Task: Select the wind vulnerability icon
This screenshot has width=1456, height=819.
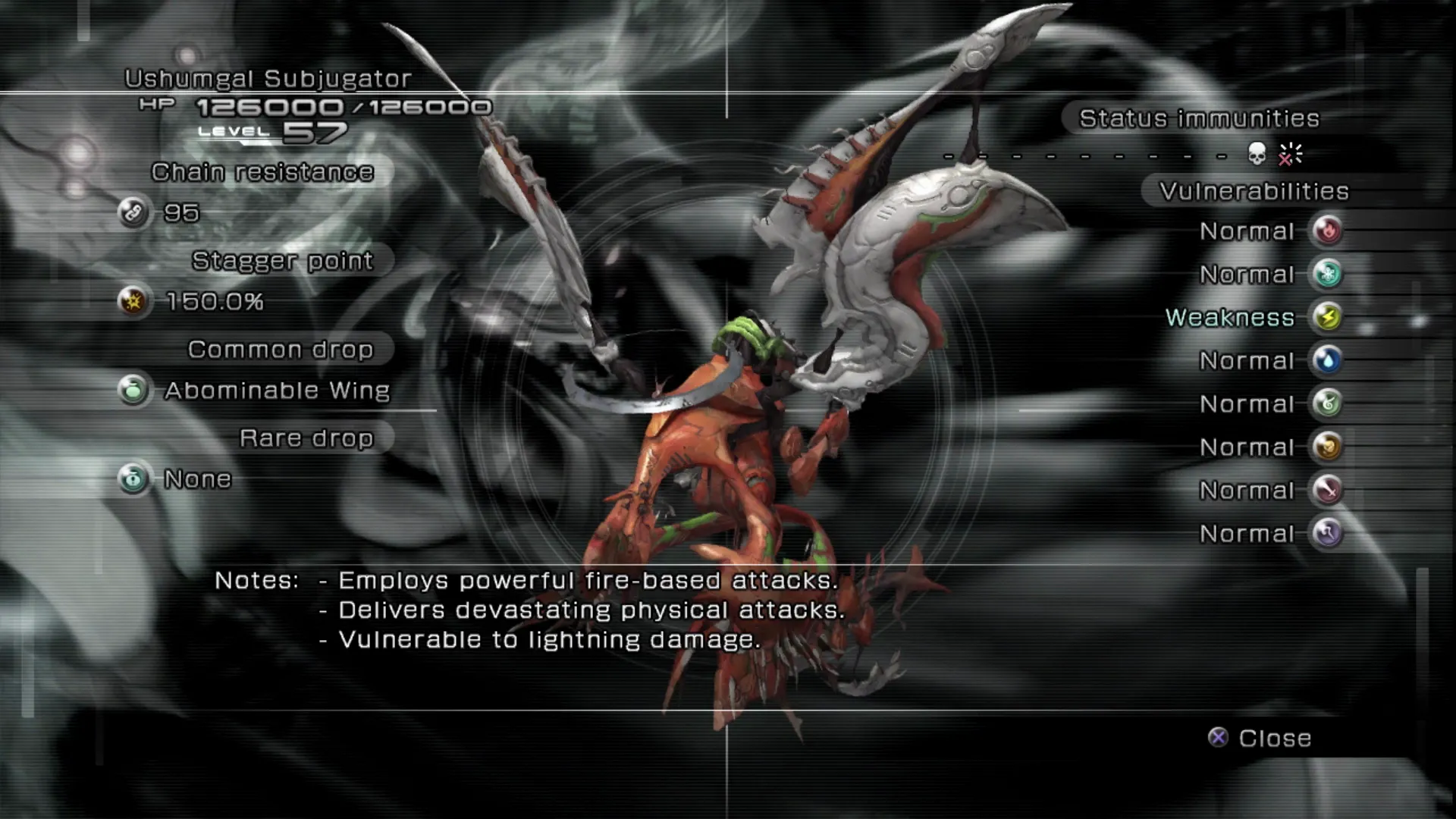Action: (1328, 403)
